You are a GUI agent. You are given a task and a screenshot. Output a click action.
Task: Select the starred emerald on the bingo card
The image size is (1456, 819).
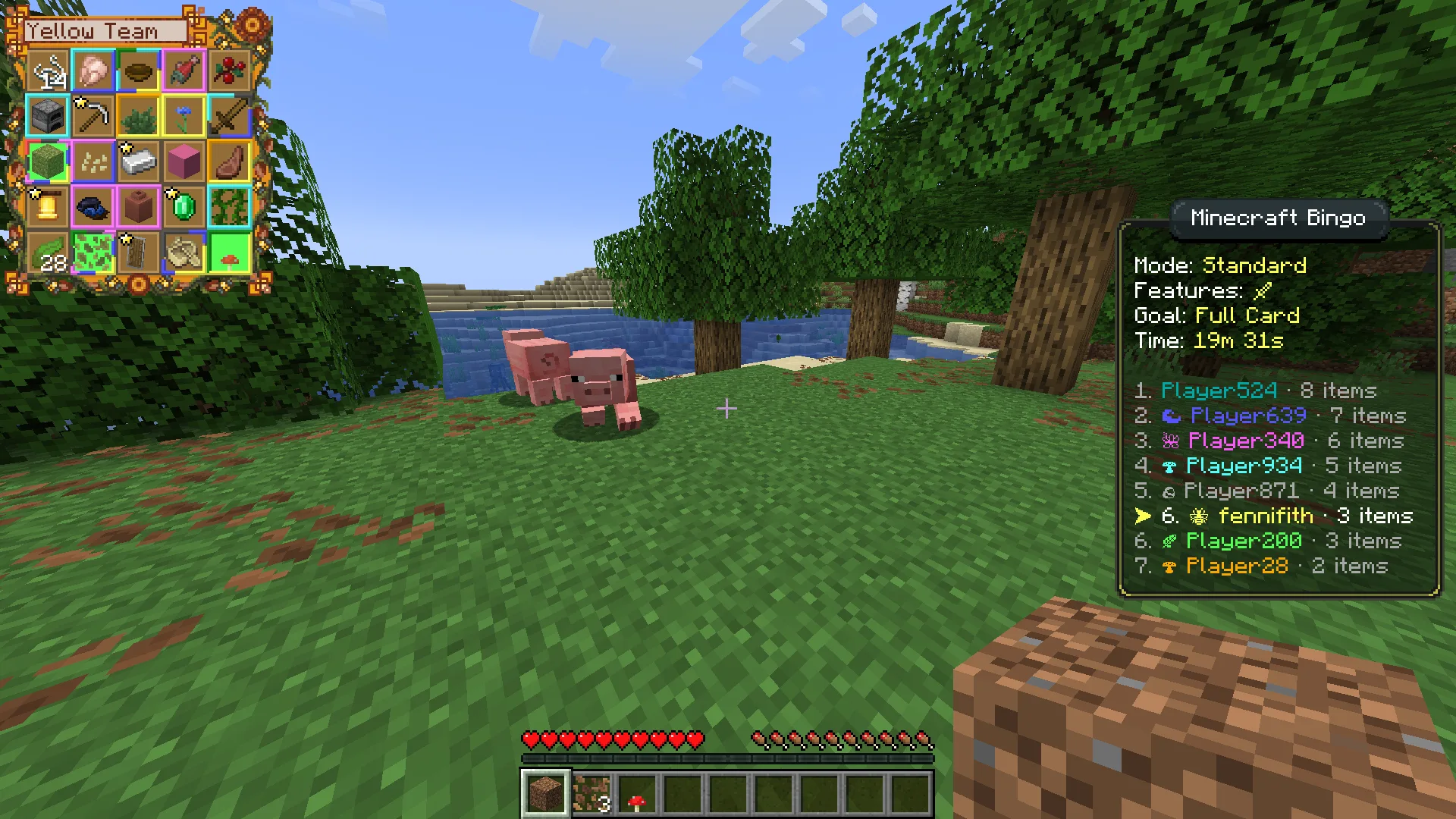(x=185, y=207)
